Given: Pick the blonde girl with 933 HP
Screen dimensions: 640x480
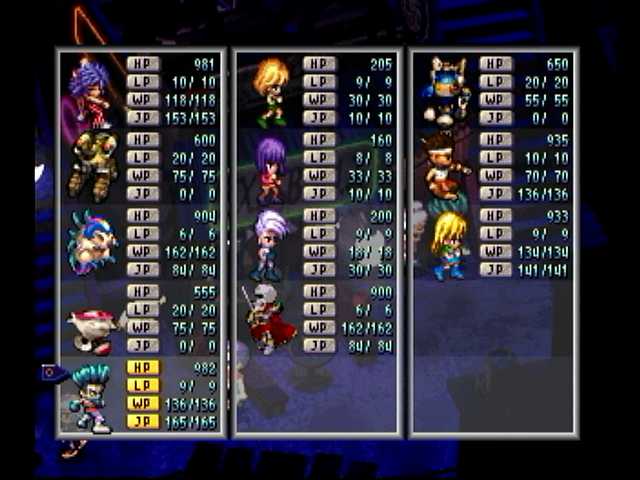Looking at the screenshot, I should pyautogui.click(x=448, y=243).
